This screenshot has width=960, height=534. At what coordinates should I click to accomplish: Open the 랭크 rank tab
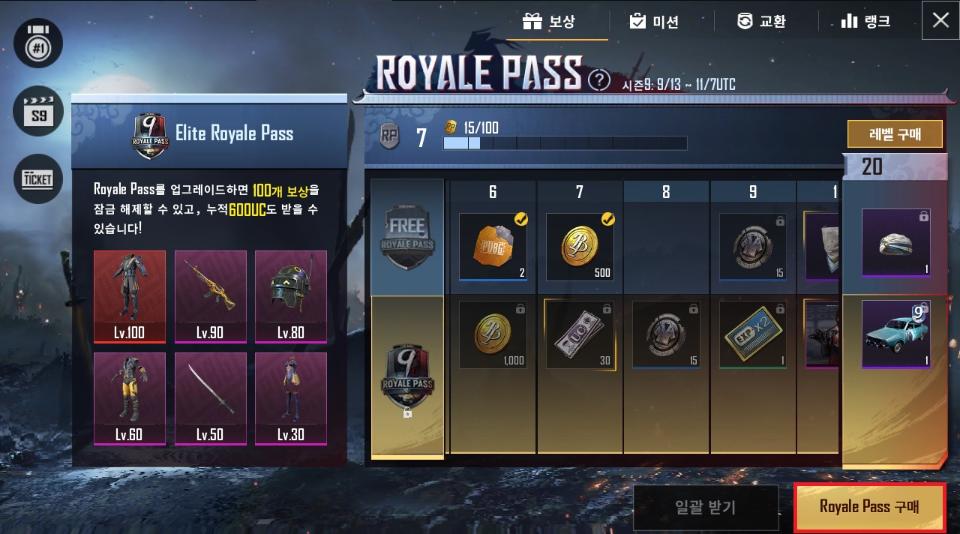[x=865, y=20]
